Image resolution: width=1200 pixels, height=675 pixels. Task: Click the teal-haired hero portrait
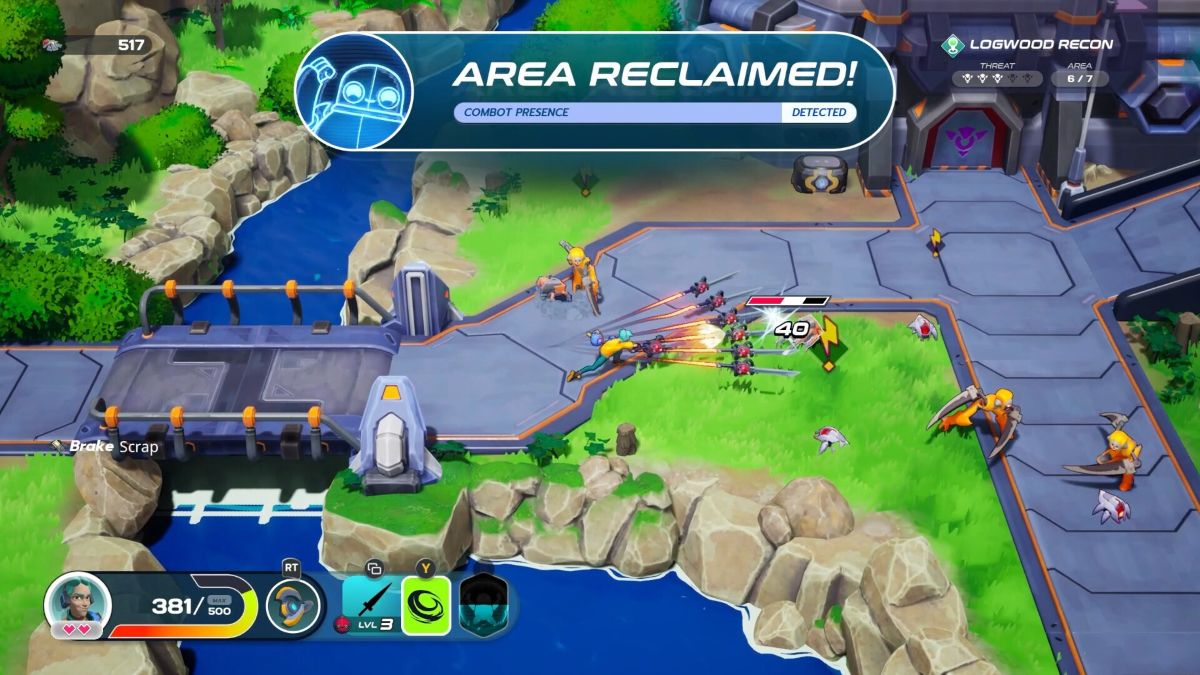77,603
